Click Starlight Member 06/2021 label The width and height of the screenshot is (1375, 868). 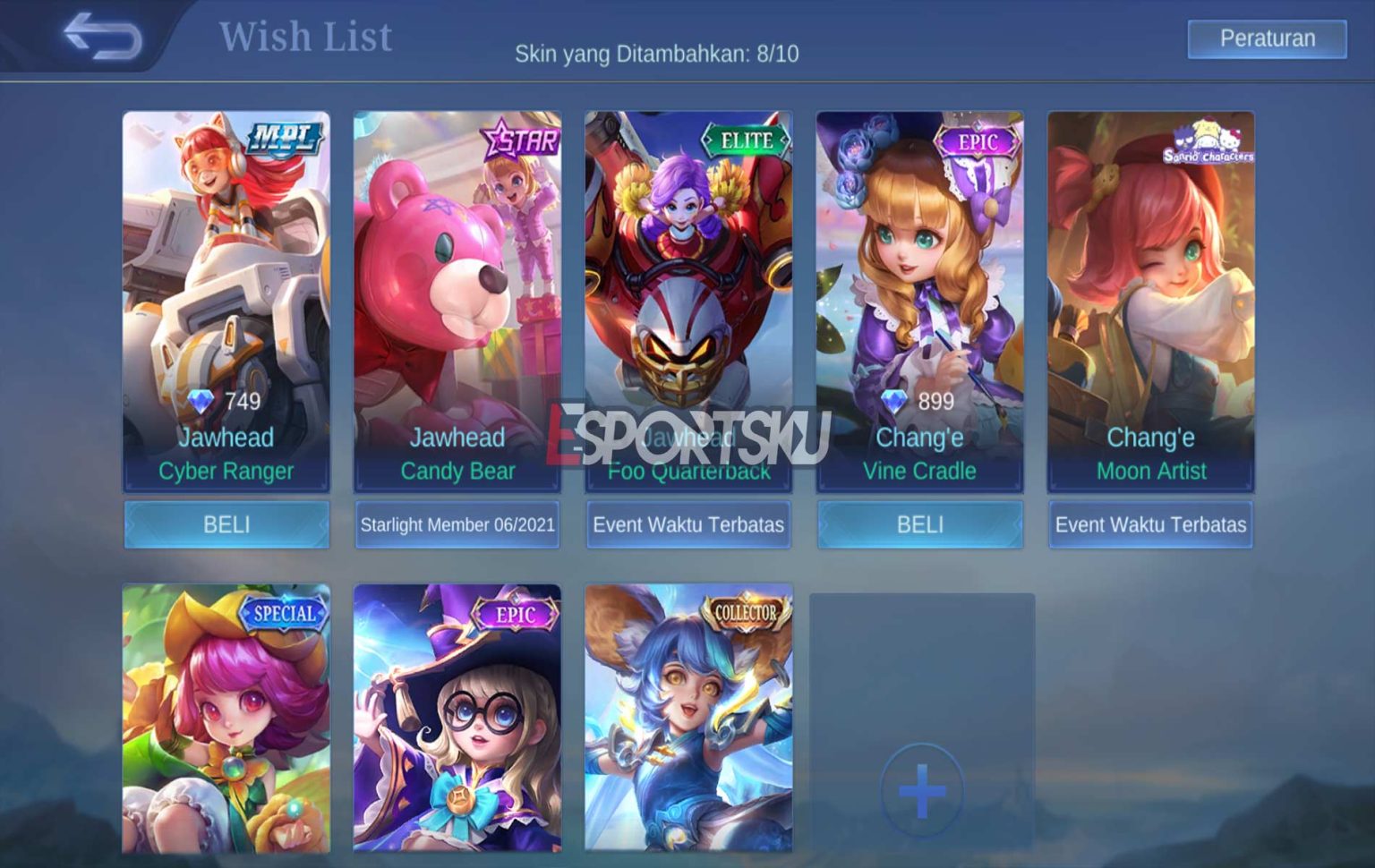pyautogui.click(x=457, y=525)
